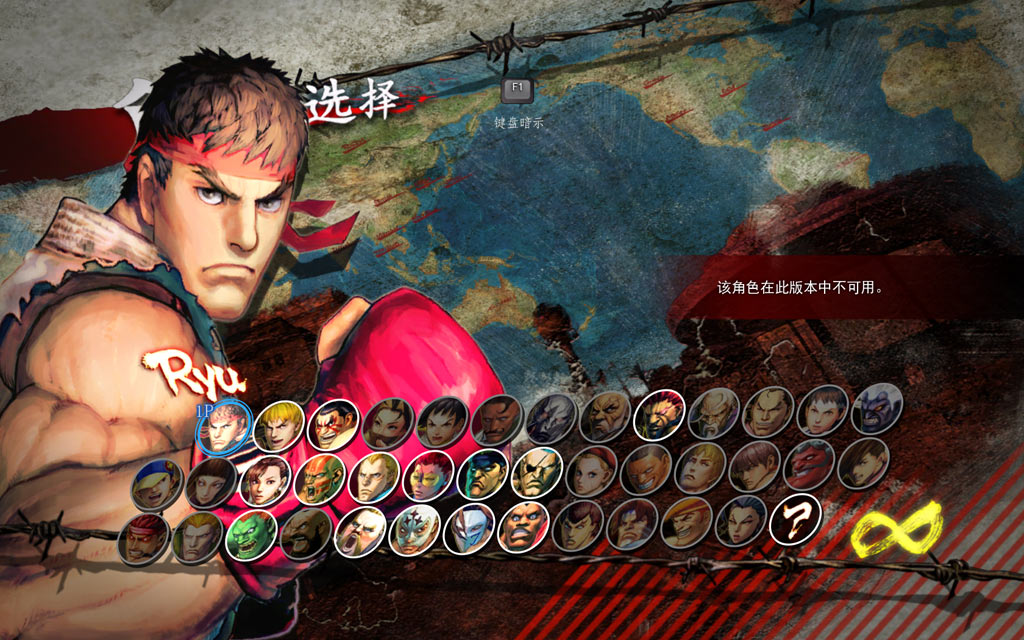
Task: Pick the red-skinned Hakan
Action: (x=808, y=465)
